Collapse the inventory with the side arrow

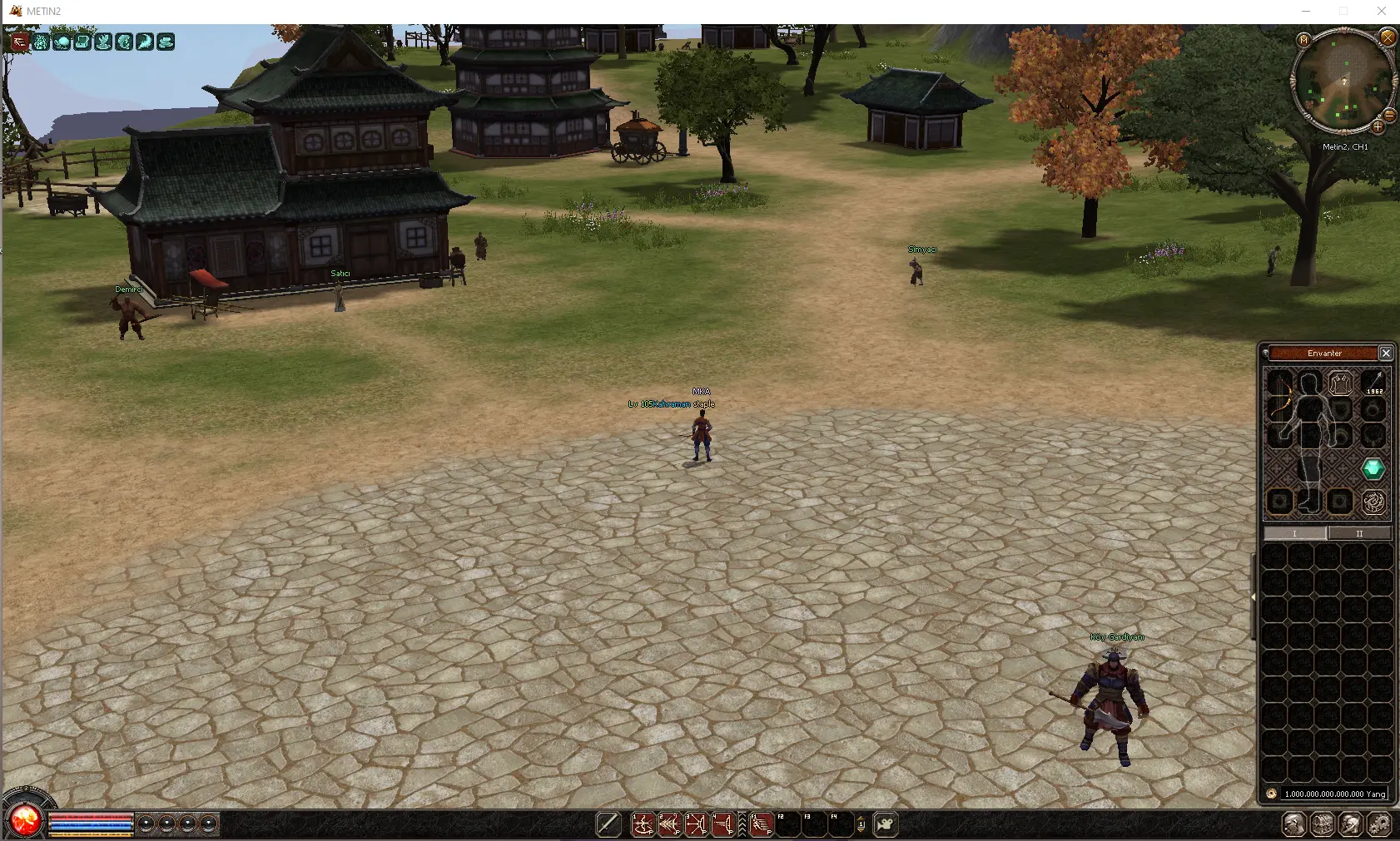(x=1254, y=595)
